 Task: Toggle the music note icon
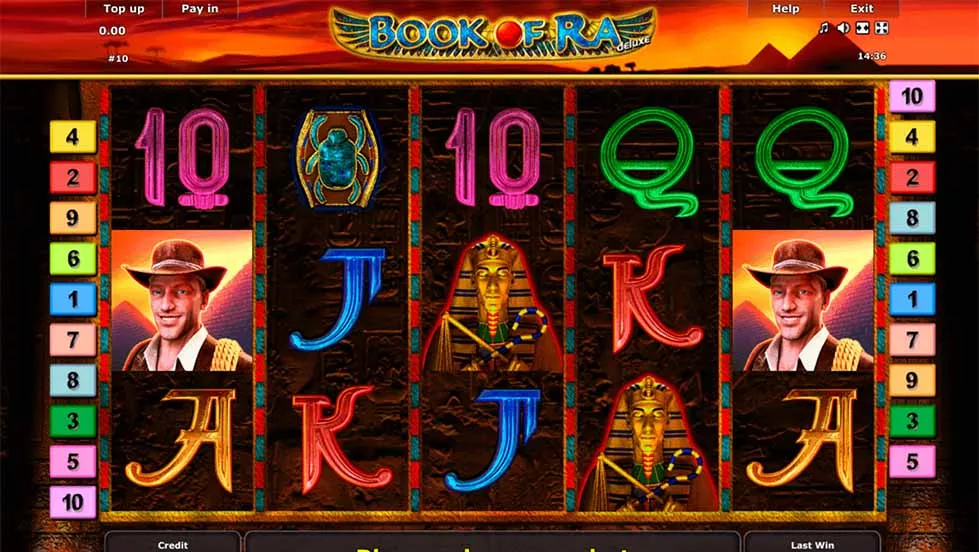tap(824, 29)
